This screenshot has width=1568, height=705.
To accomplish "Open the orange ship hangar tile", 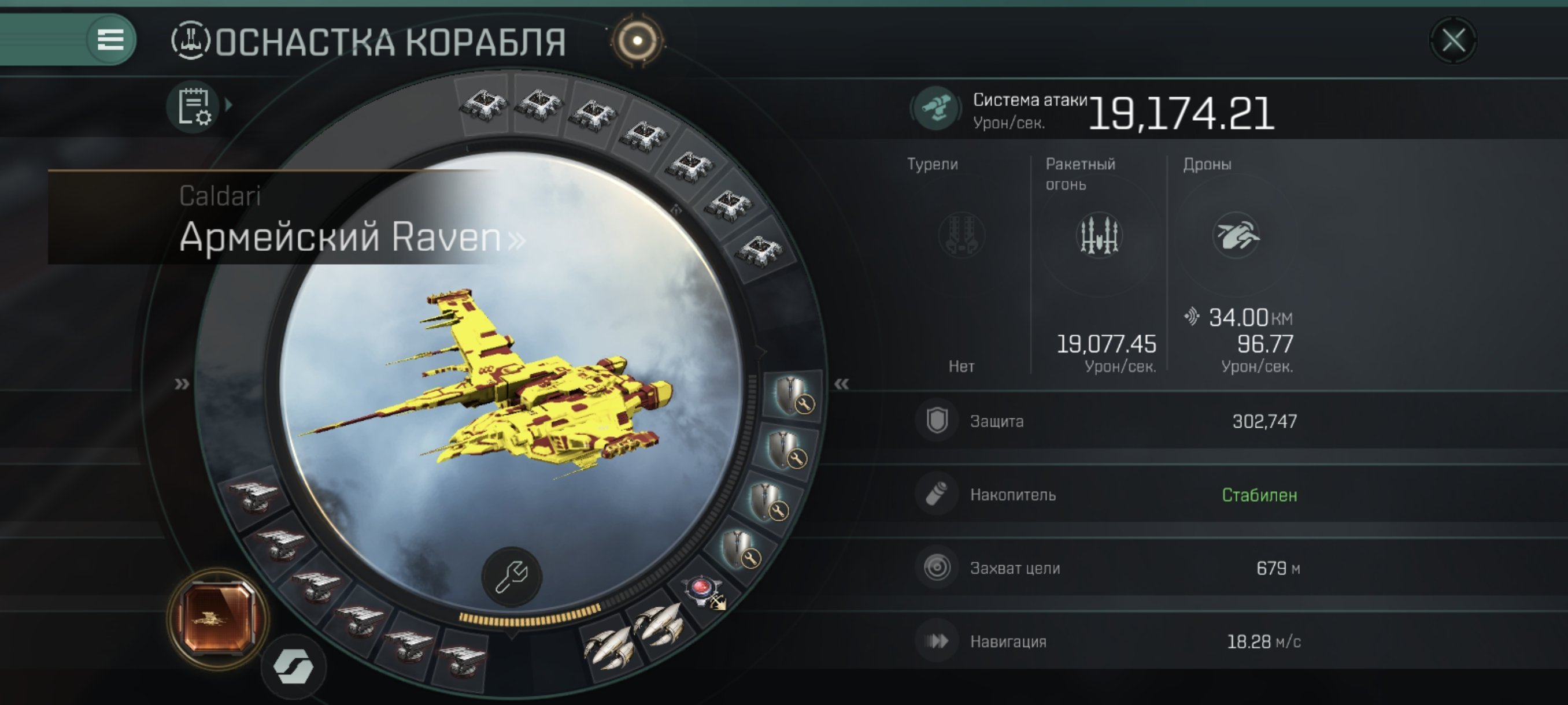I will coord(218,618).
